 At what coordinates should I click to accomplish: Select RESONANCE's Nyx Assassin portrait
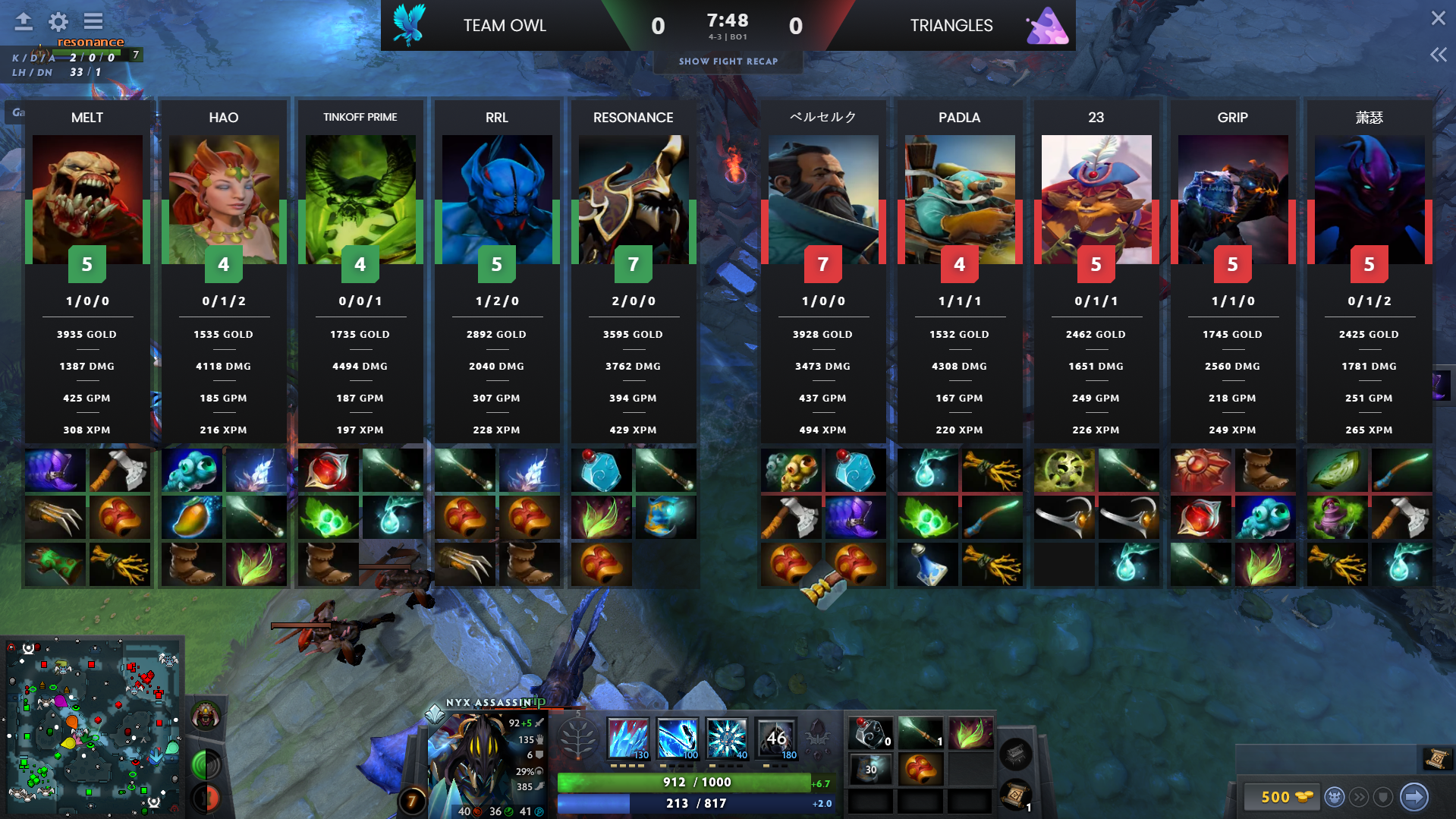pyautogui.click(x=633, y=199)
